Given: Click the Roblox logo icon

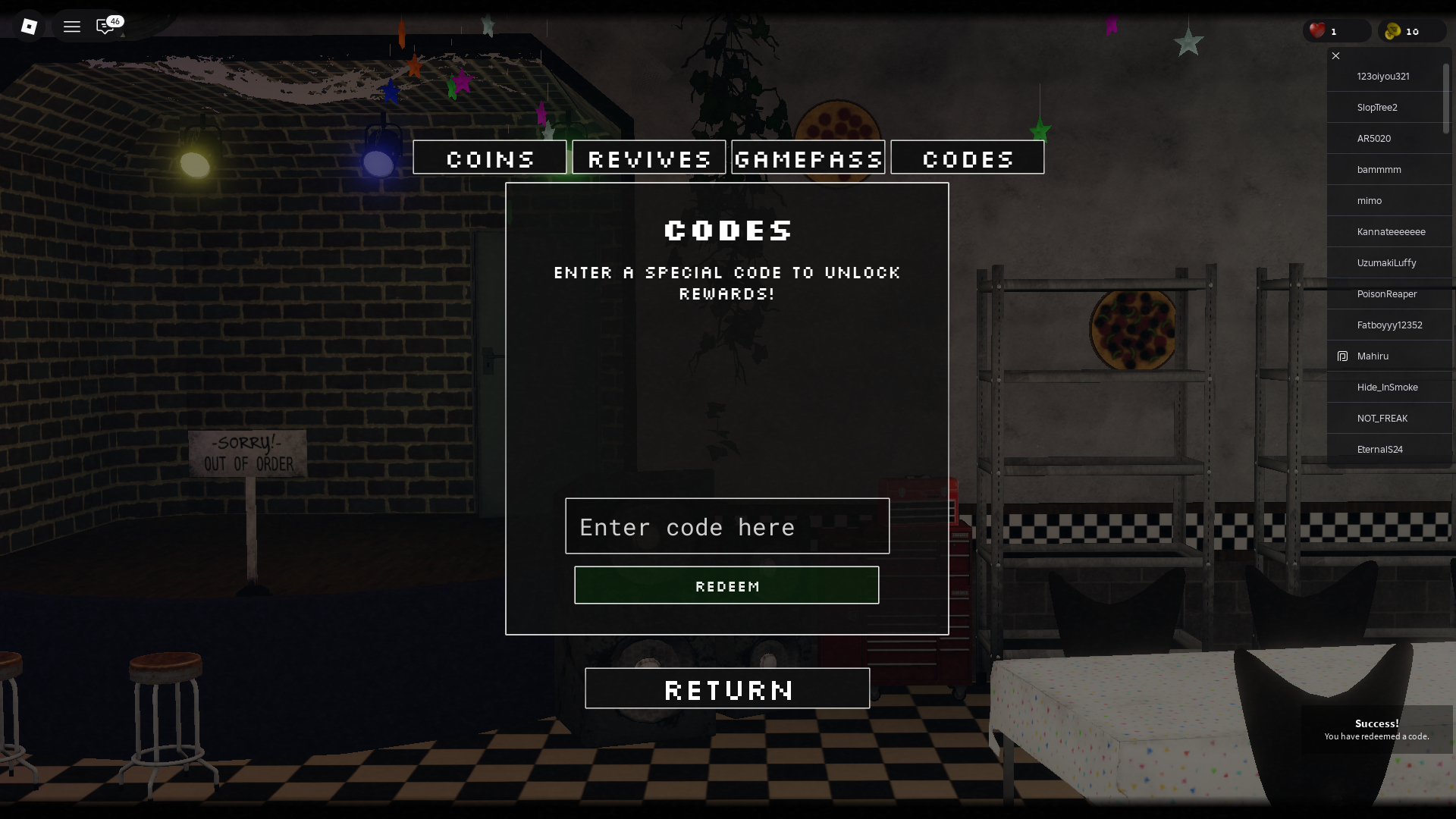Looking at the screenshot, I should point(29,27).
